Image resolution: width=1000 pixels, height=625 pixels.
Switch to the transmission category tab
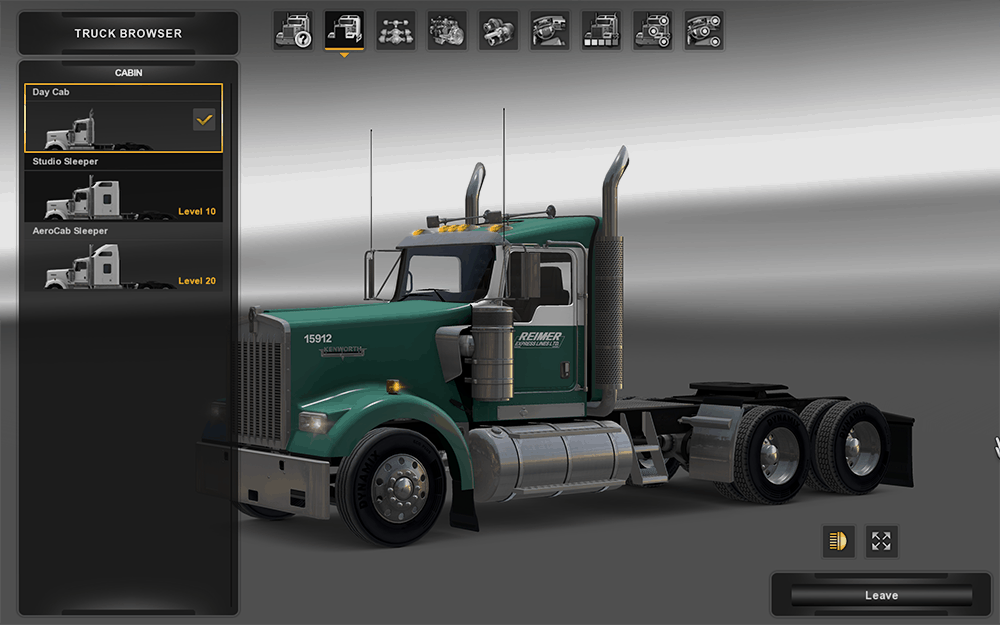pyautogui.click(x=498, y=31)
